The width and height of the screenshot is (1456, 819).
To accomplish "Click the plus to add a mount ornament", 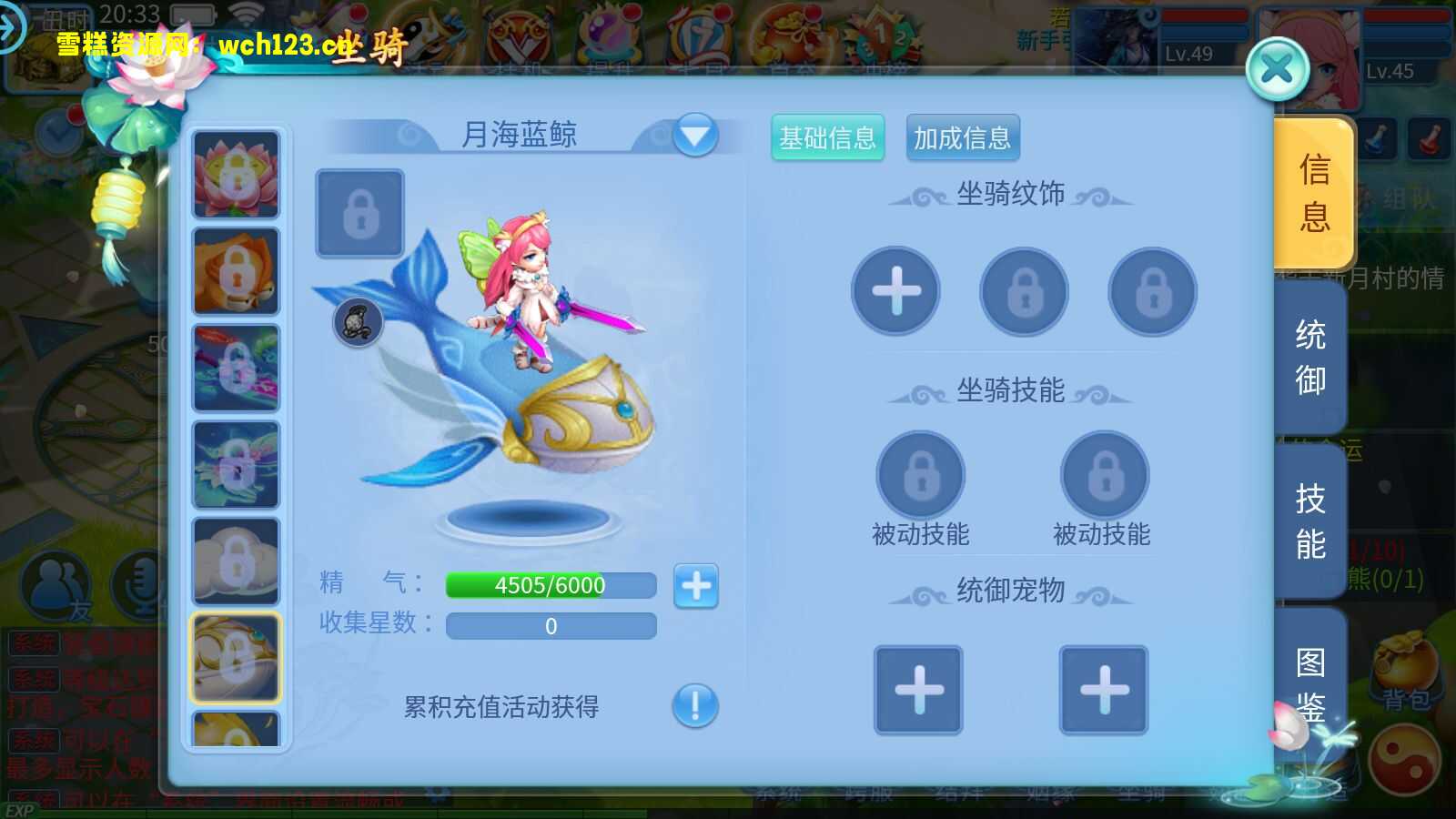I will [895, 291].
